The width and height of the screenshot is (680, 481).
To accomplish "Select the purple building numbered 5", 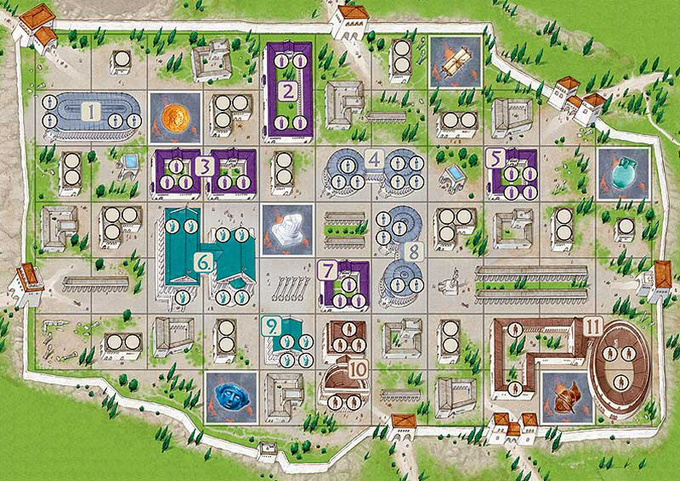I will click(510, 169).
